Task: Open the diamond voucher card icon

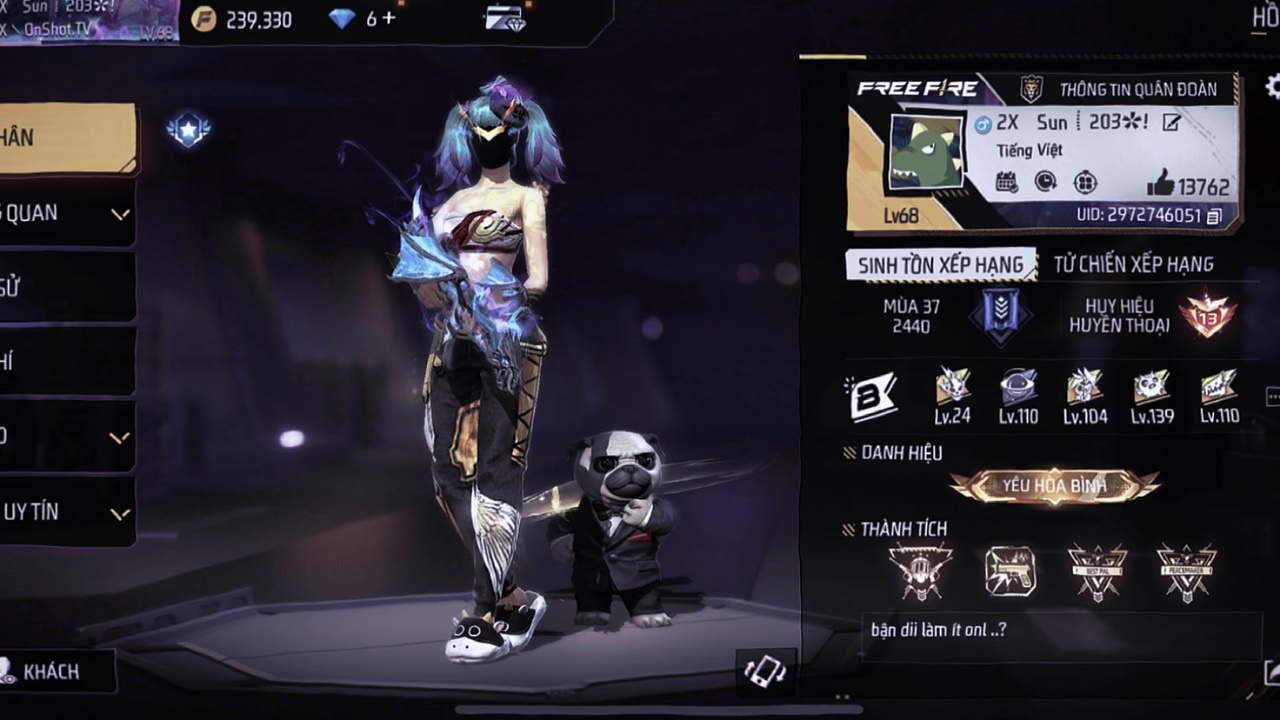Action: pyautogui.click(x=505, y=19)
